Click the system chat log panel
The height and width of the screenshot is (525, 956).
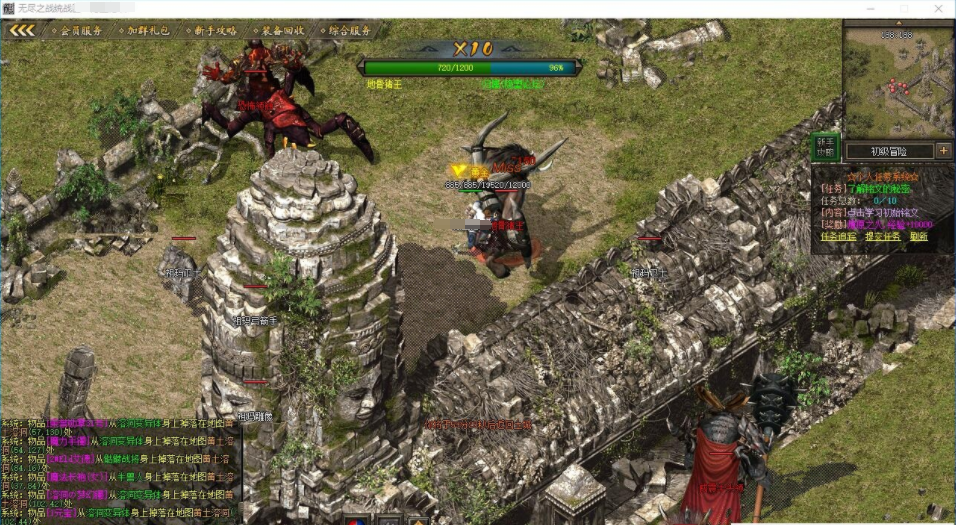(x=120, y=470)
